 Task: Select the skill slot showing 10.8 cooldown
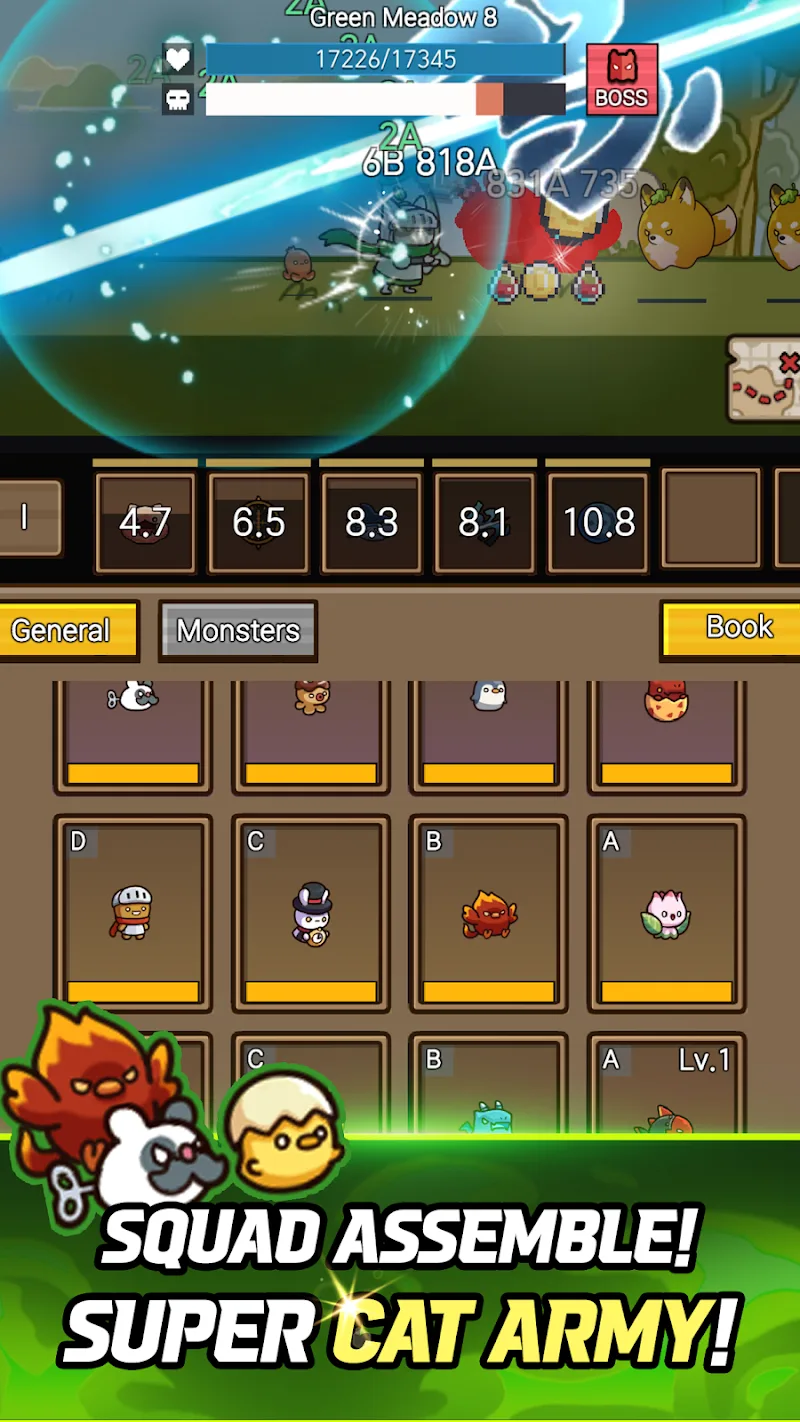click(x=598, y=523)
